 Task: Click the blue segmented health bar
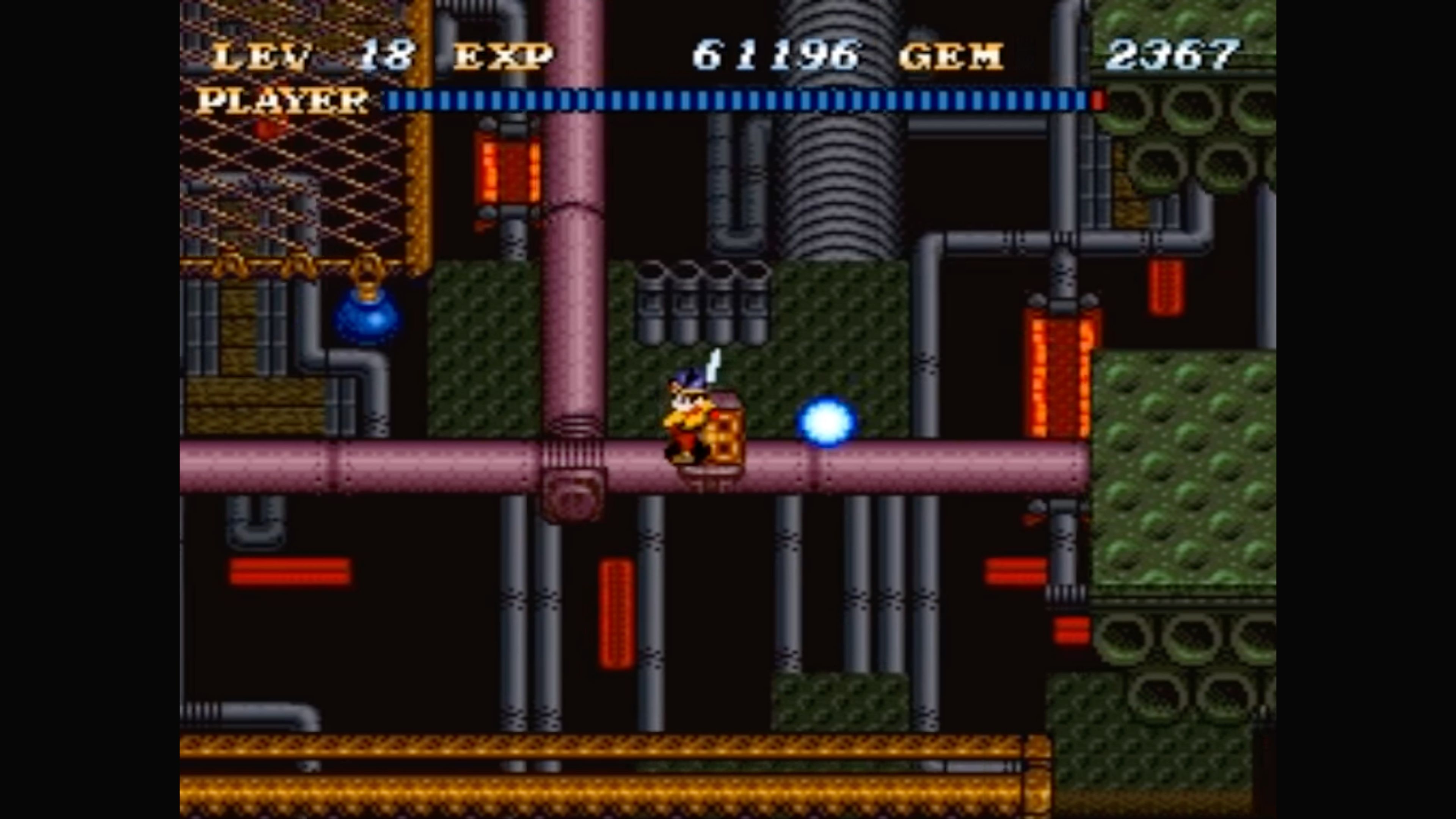coord(735,100)
